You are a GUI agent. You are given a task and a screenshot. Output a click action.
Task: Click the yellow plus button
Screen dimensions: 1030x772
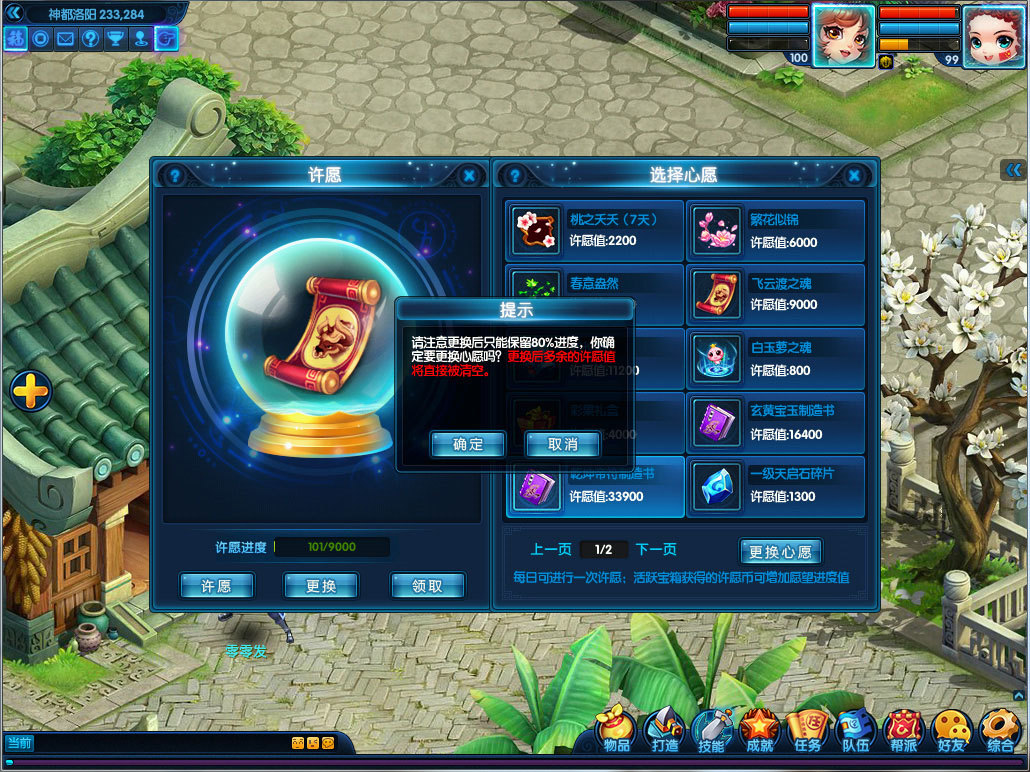point(31,390)
